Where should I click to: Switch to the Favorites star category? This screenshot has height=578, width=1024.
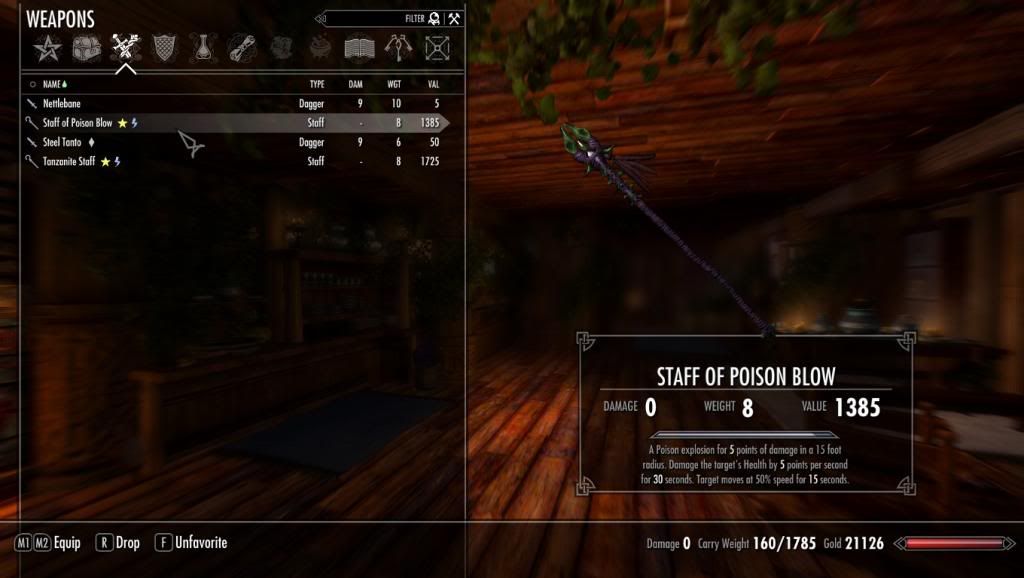(x=44, y=46)
